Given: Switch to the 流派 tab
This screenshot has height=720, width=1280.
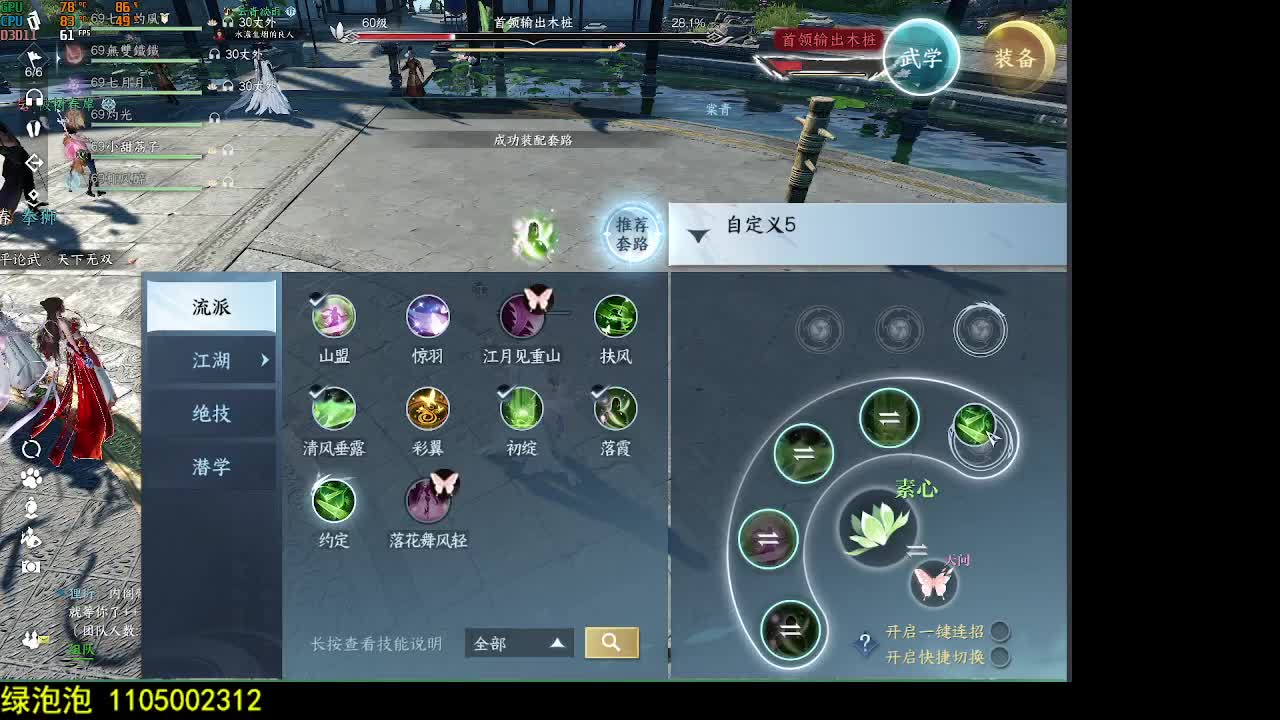Looking at the screenshot, I should click(211, 306).
